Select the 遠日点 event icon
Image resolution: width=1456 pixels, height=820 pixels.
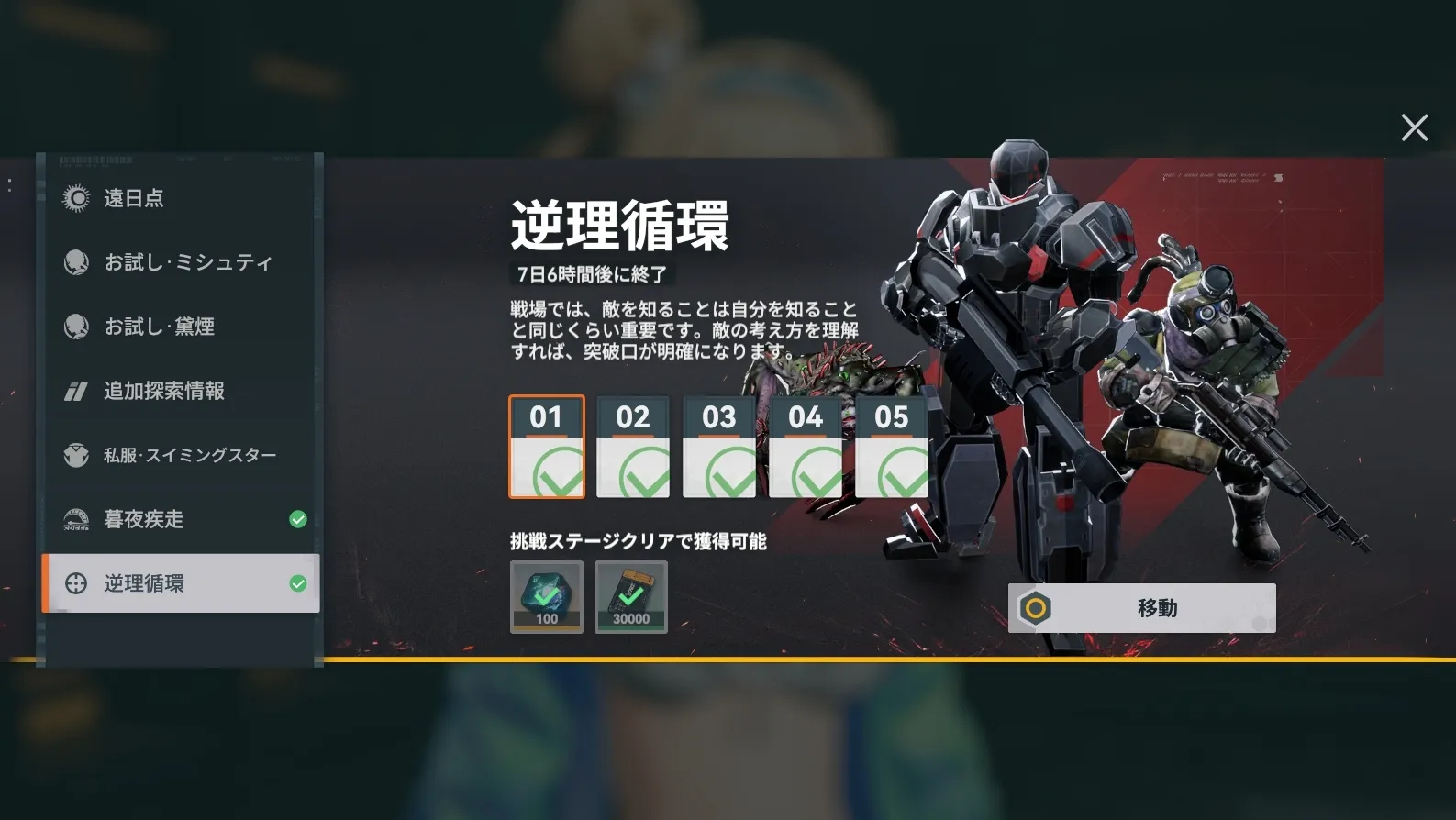coord(77,198)
